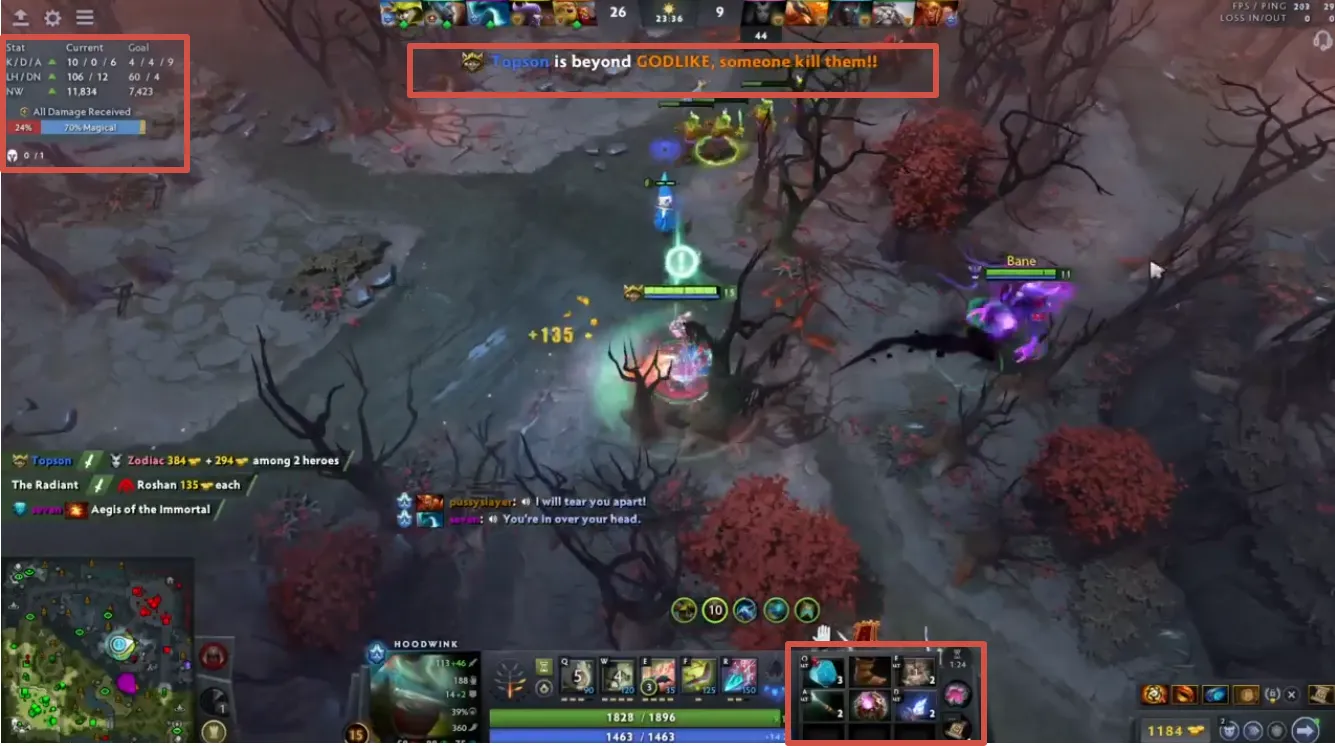Image resolution: width=1335 pixels, height=746 pixels.
Task: Click the share/upload icon top left
Action: tap(20, 17)
